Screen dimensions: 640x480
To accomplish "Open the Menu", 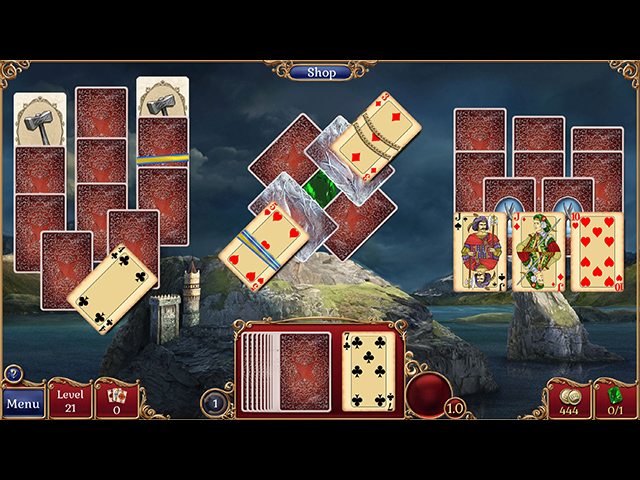I will point(23,404).
